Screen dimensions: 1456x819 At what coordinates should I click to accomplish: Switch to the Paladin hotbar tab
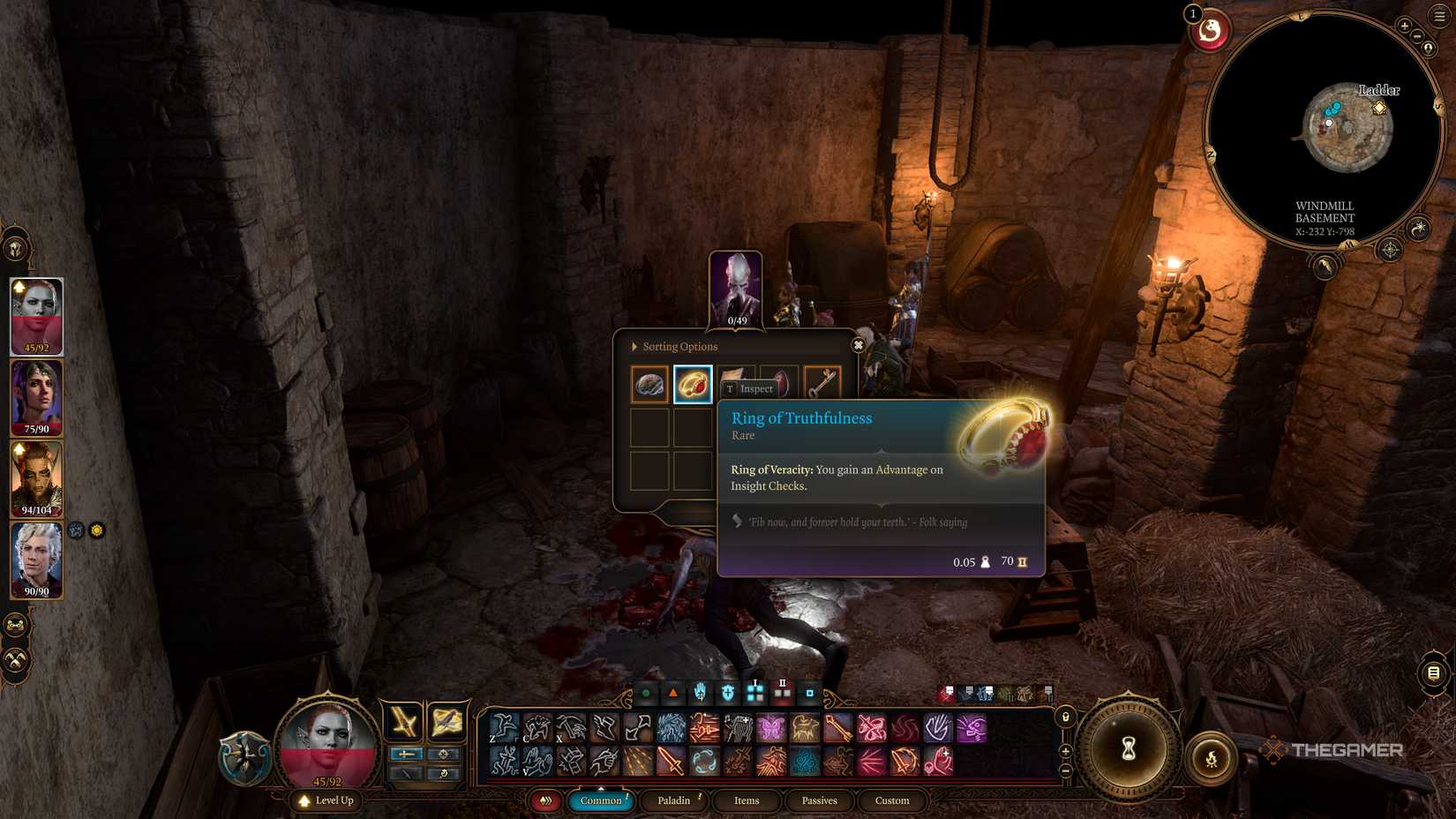[673, 800]
